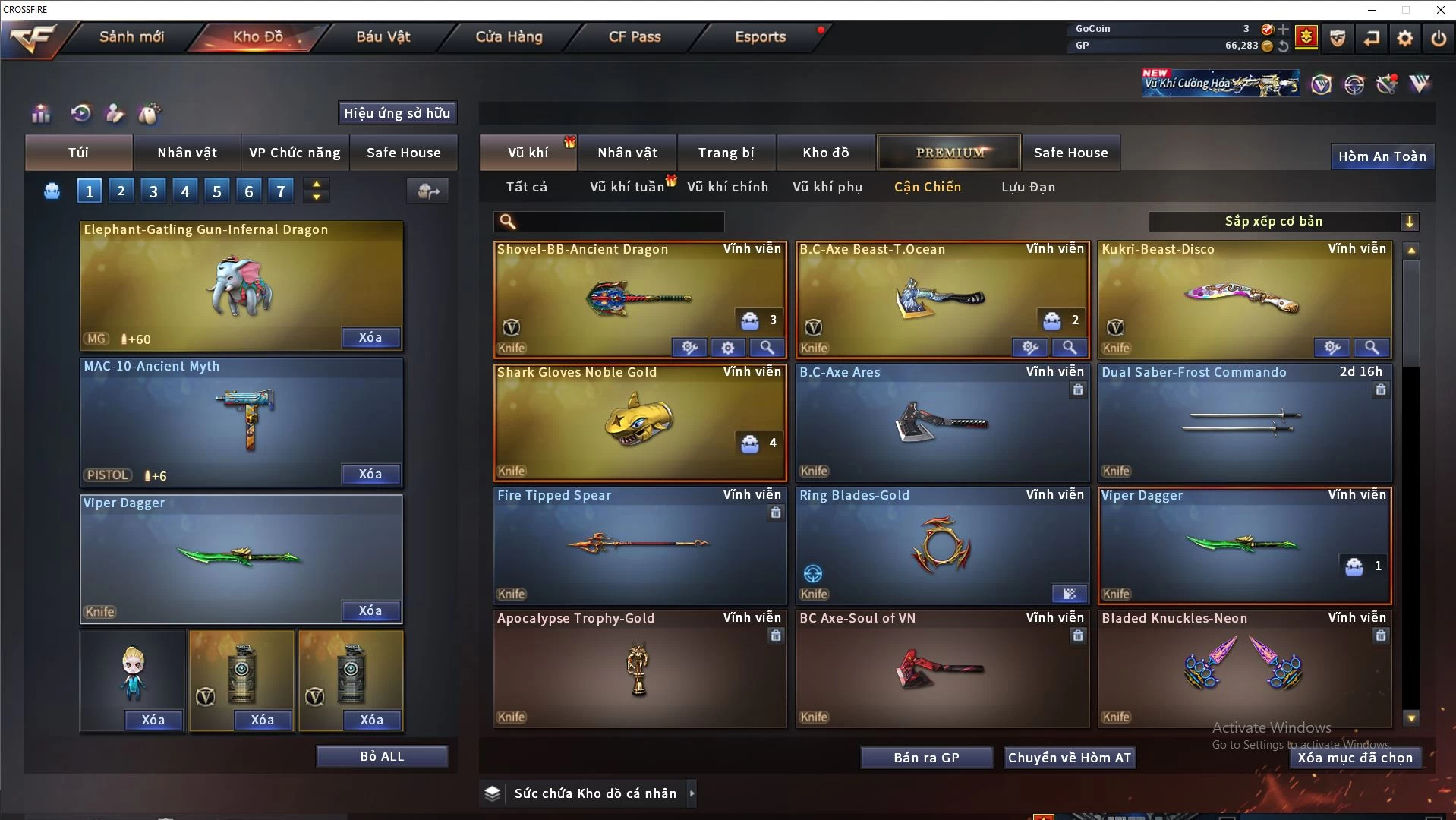This screenshot has height=820, width=1456.
Task: Select the Trang bị tab
Action: click(726, 153)
